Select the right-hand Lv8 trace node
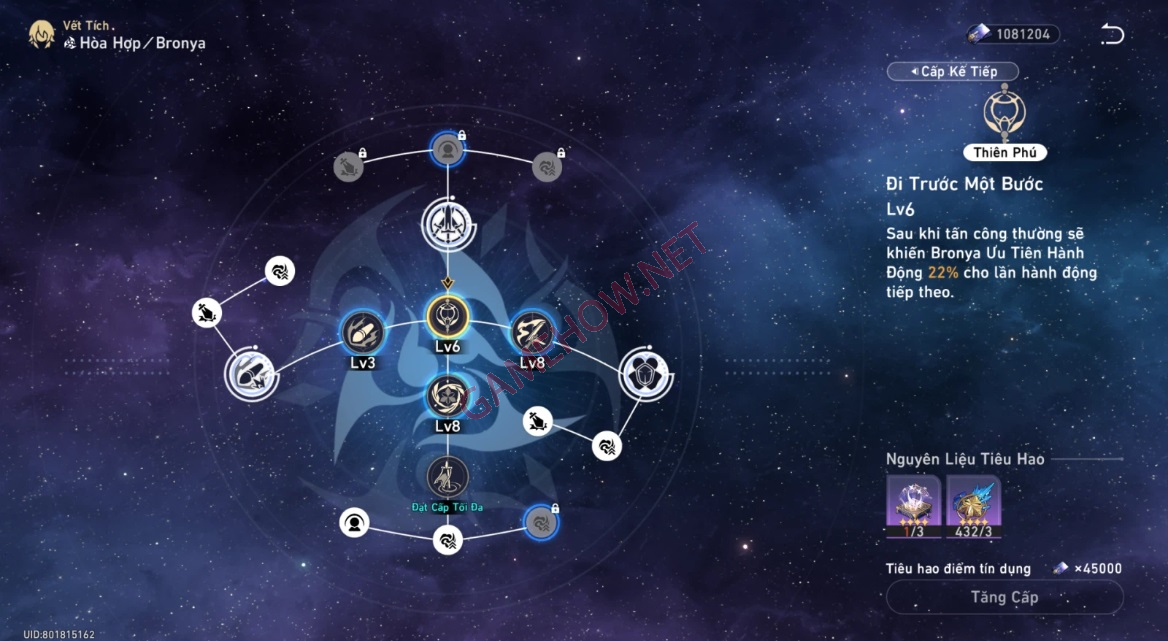Screen dimensions: 1168x641 531,332
